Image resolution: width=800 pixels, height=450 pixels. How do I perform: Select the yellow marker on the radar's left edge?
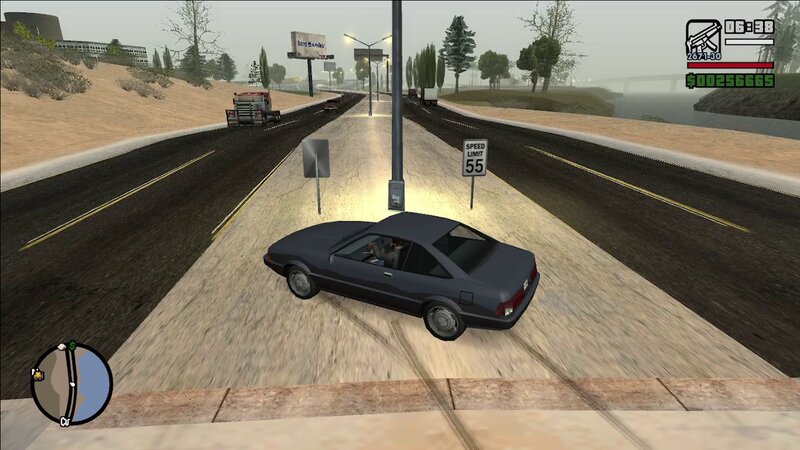coord(36,374)
